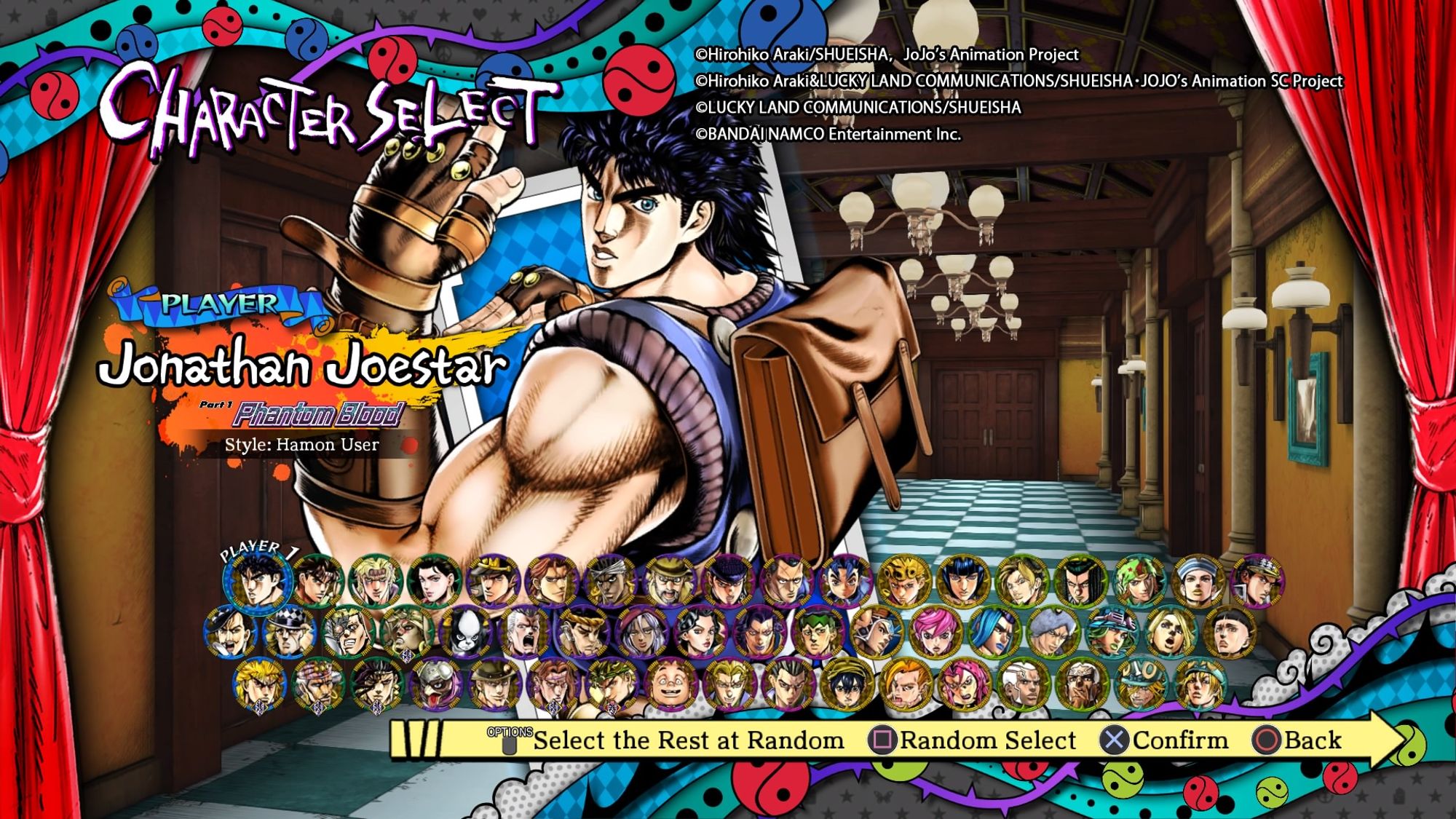Pick Lisa Lisa's character portrait

435,582
